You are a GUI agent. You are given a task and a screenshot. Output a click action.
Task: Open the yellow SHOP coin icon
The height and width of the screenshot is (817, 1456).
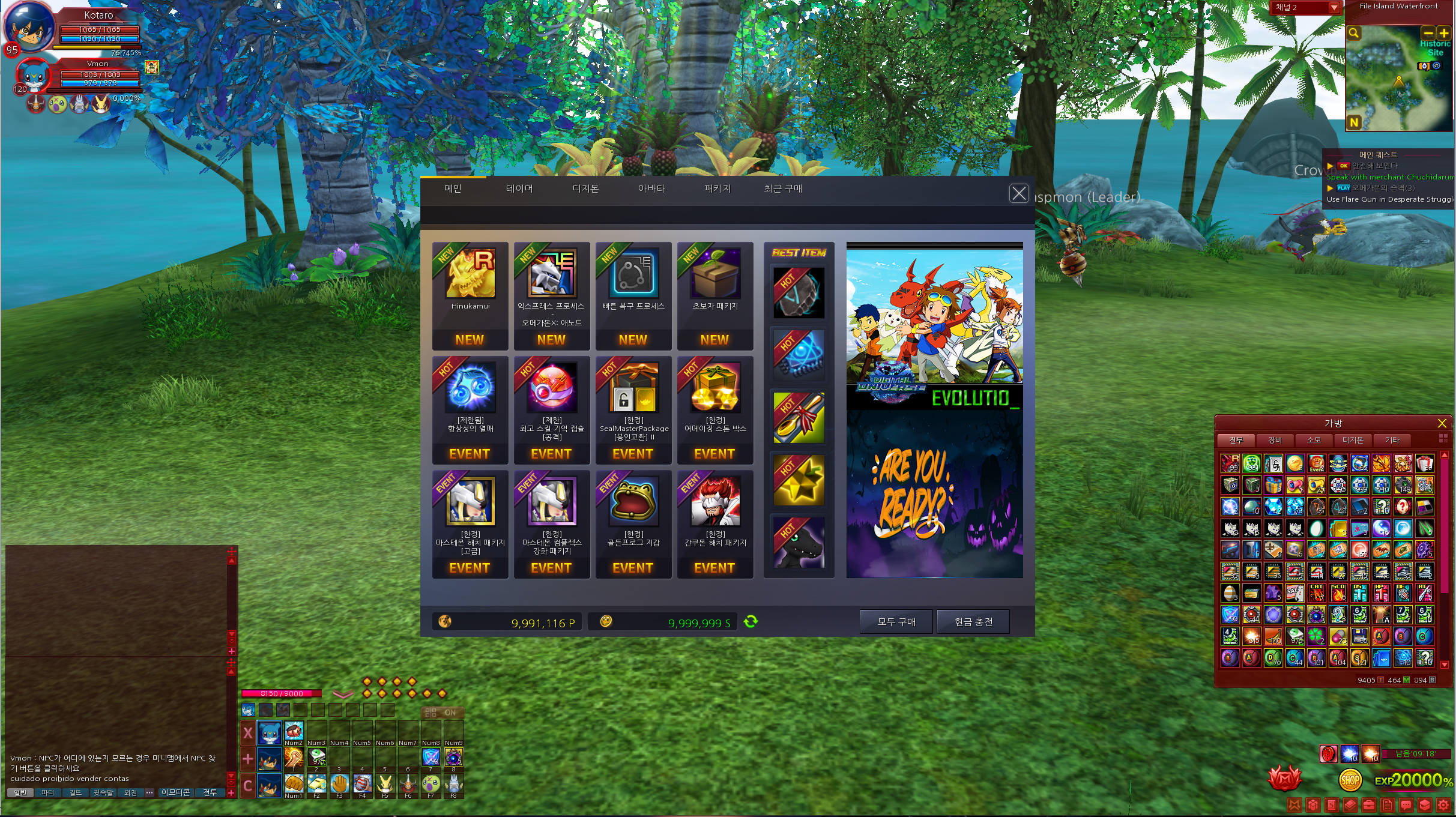click(x=1350, y=780)
